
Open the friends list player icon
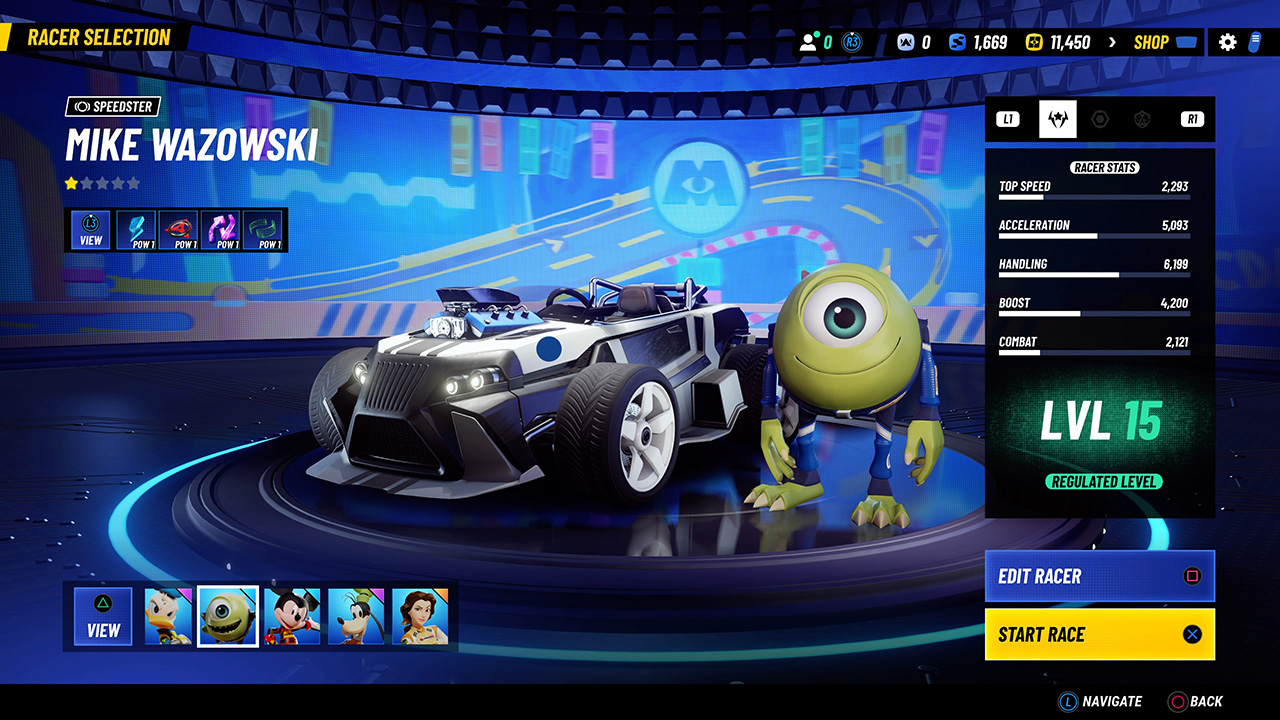(x=809, y=42)
